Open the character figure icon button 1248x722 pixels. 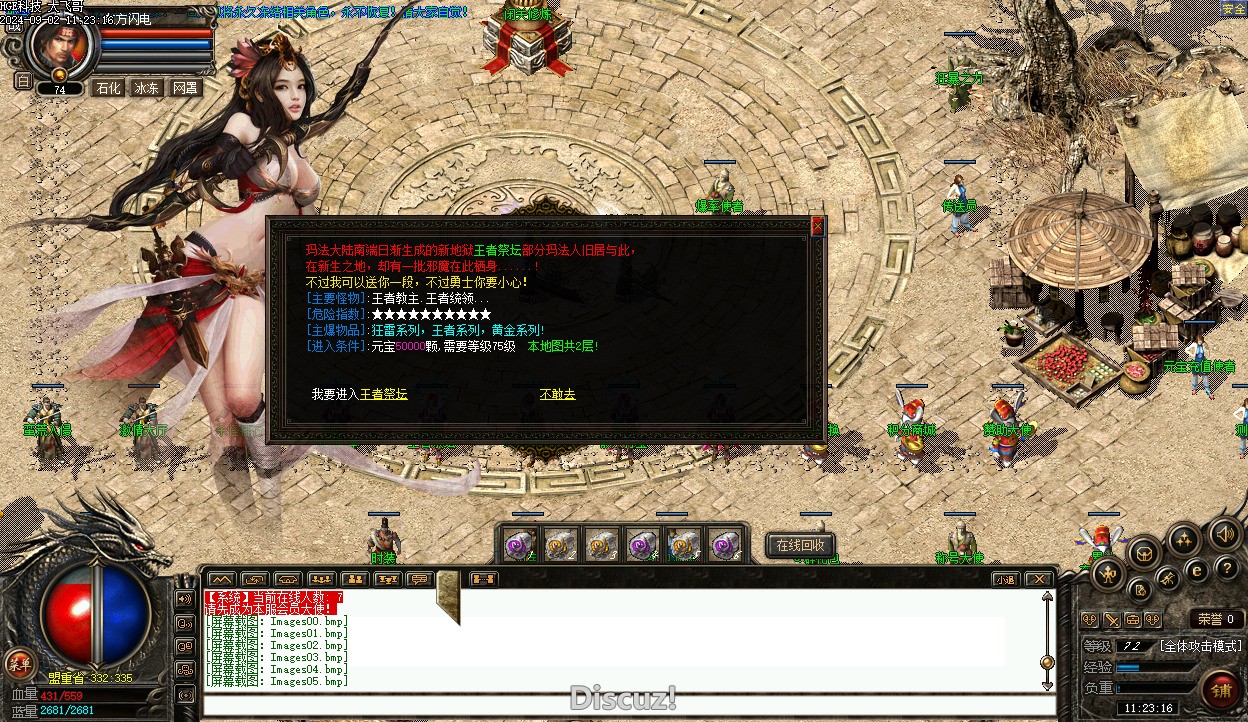point(1109,573)
